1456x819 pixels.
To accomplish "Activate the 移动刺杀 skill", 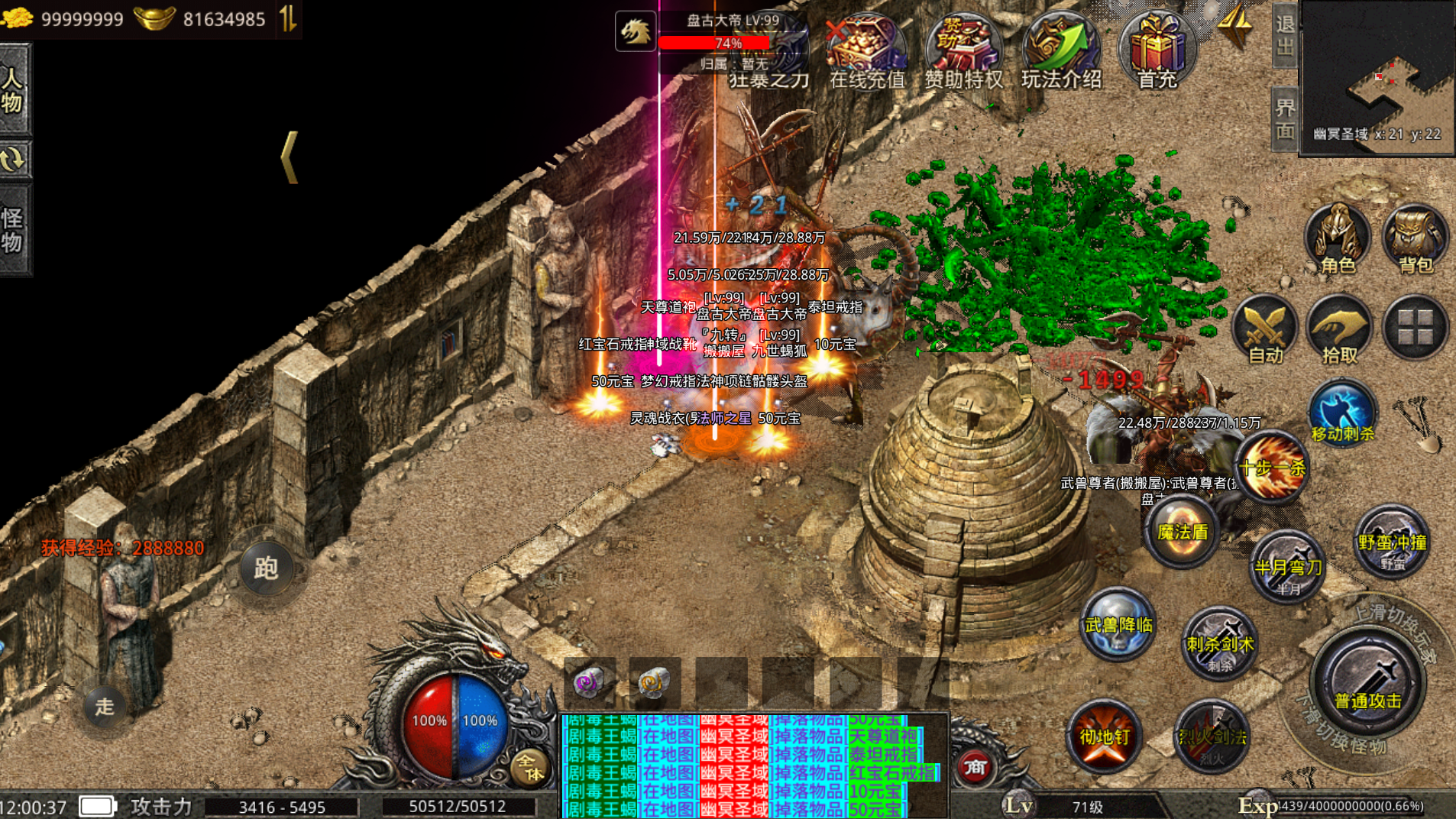I will [x=1342, y=413].
